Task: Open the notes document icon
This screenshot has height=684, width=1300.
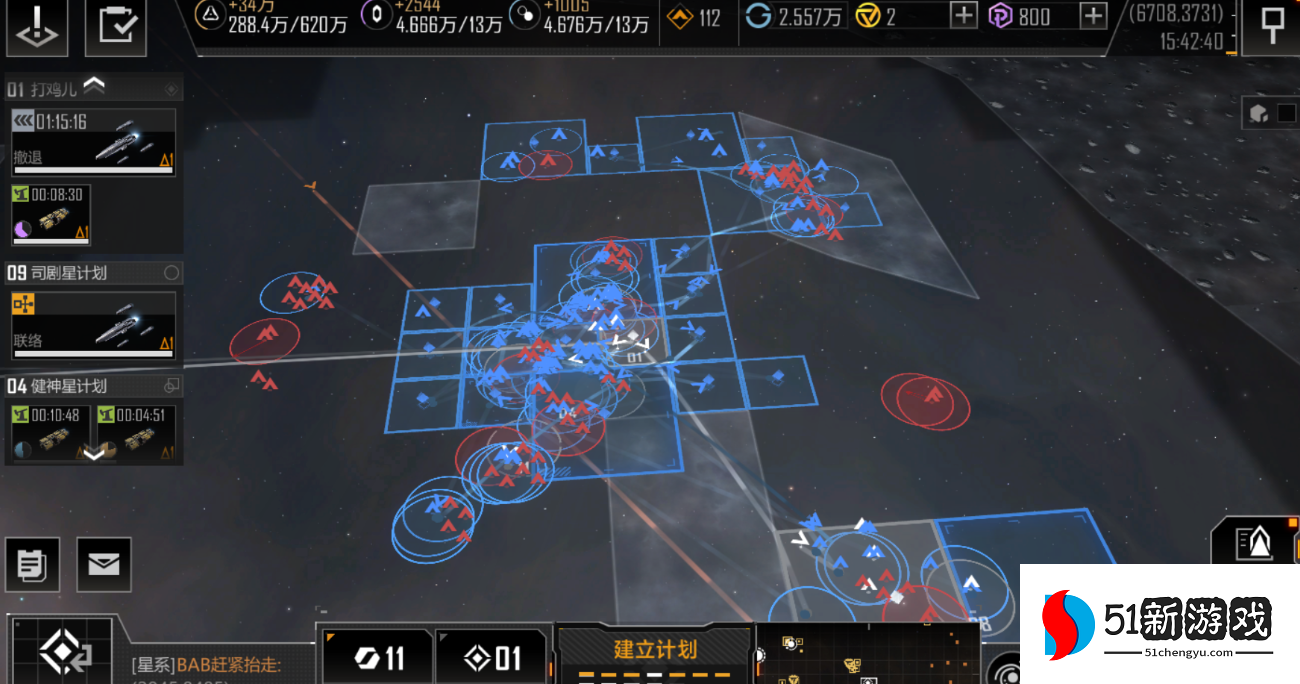Action: (x=31, y=565)
